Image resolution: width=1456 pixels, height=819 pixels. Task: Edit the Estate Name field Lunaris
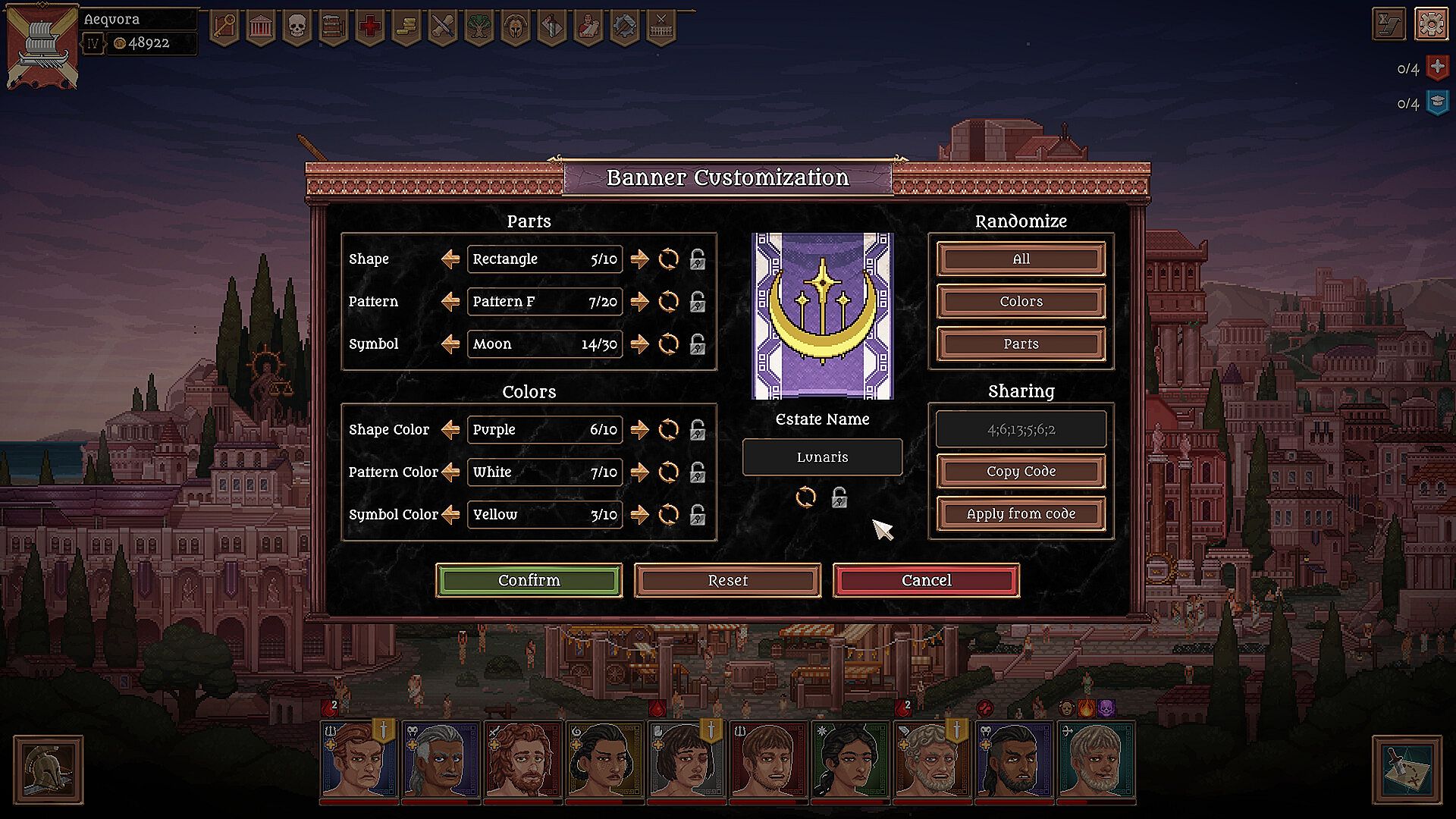[x=822, y=457]
